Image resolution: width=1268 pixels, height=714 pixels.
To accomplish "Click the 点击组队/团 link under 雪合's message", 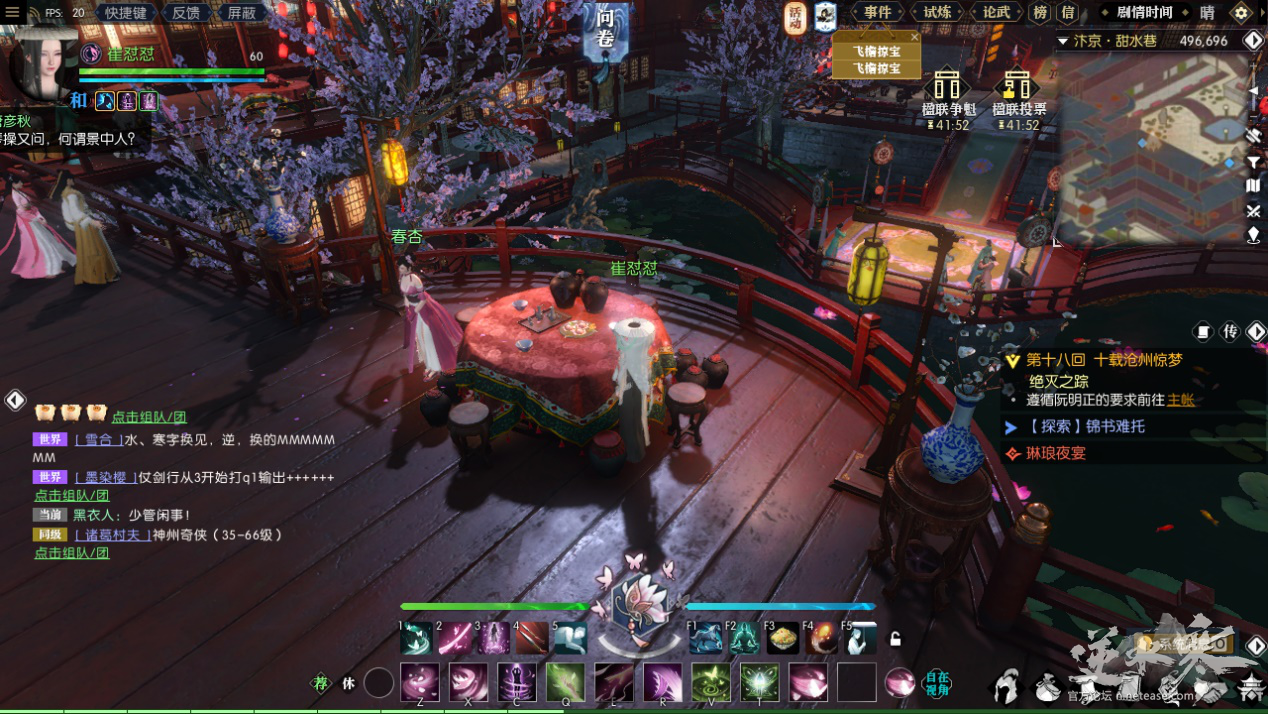I will click(72, 495).
